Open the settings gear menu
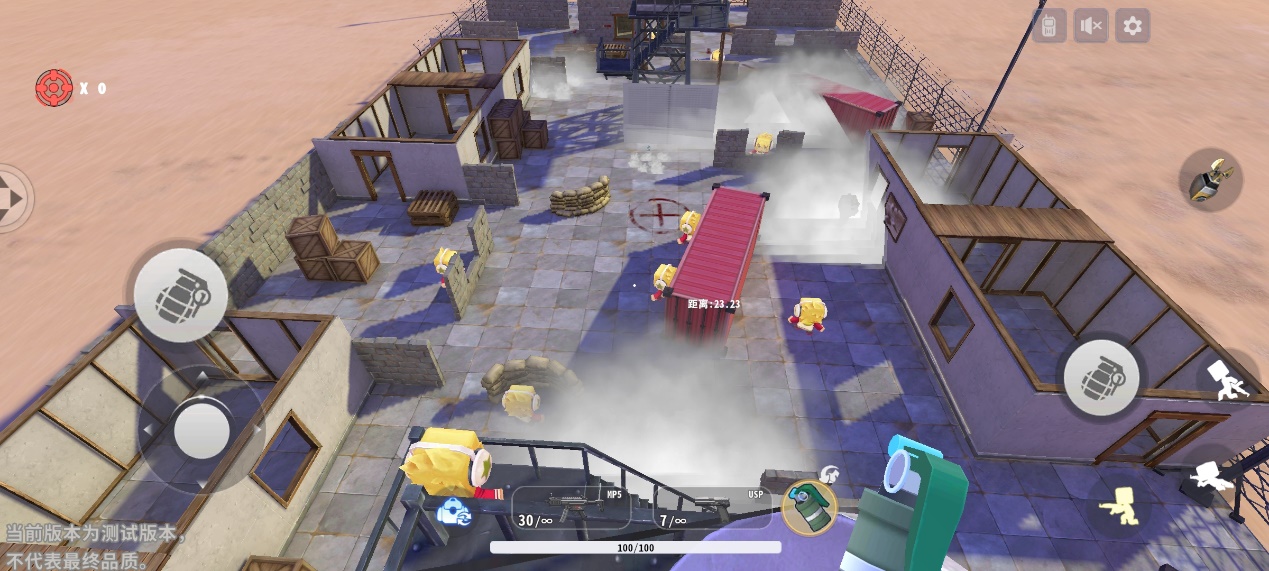 click(x=1132, y=26)
